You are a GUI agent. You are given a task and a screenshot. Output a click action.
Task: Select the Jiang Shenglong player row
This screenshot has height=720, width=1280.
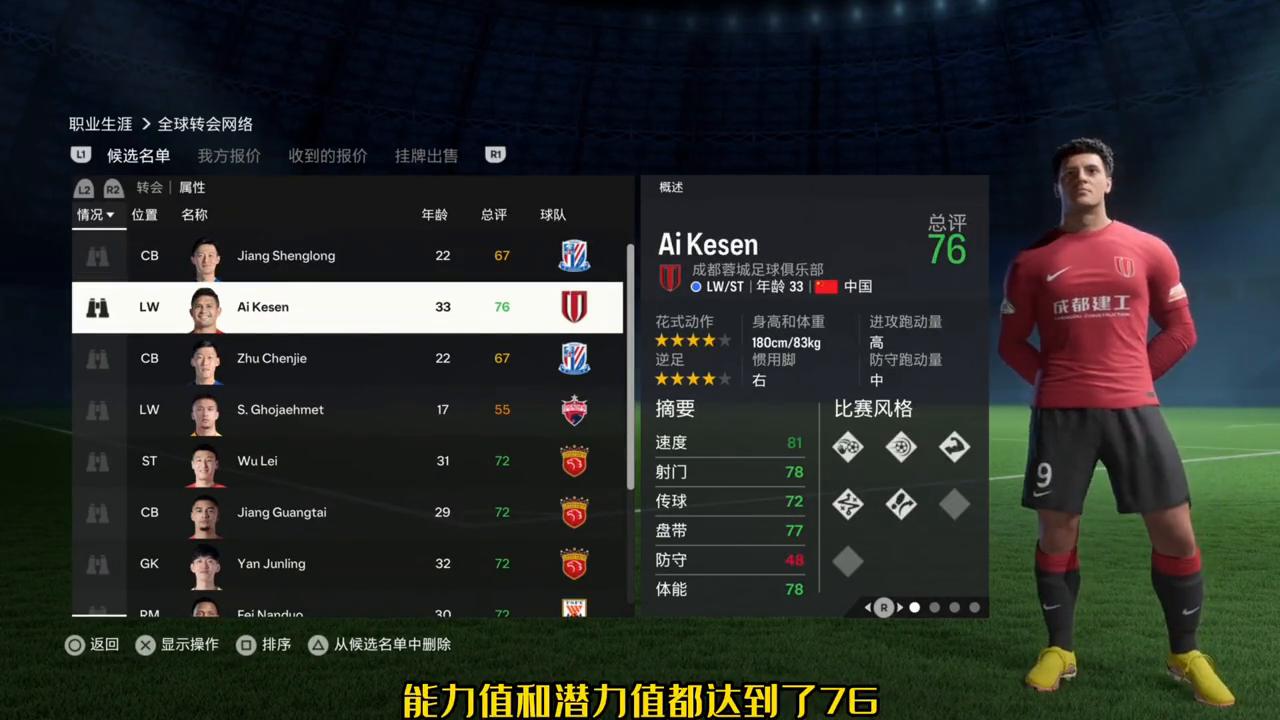pyautogui.click(x=347, y=256)
